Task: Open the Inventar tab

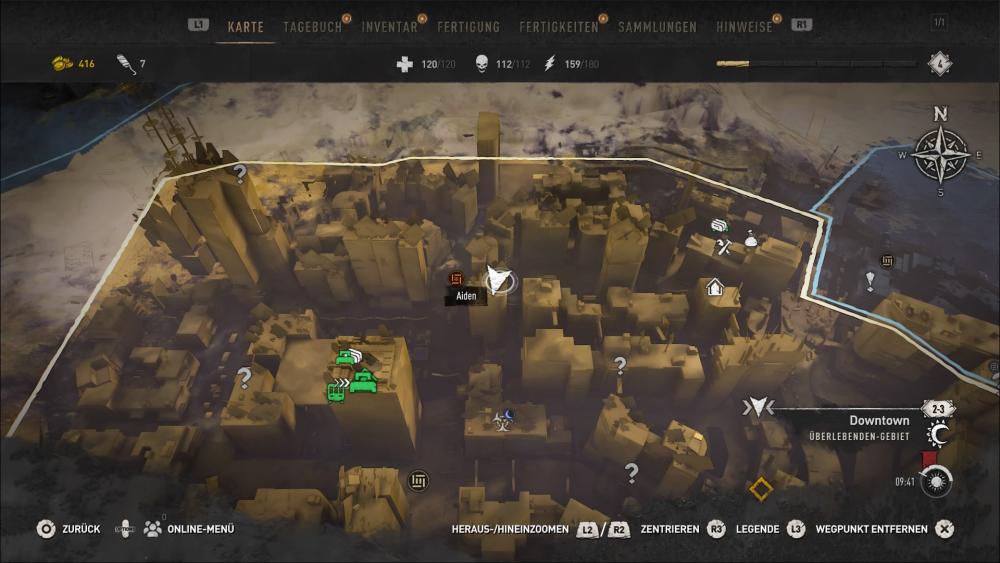Action: point(390,27)
